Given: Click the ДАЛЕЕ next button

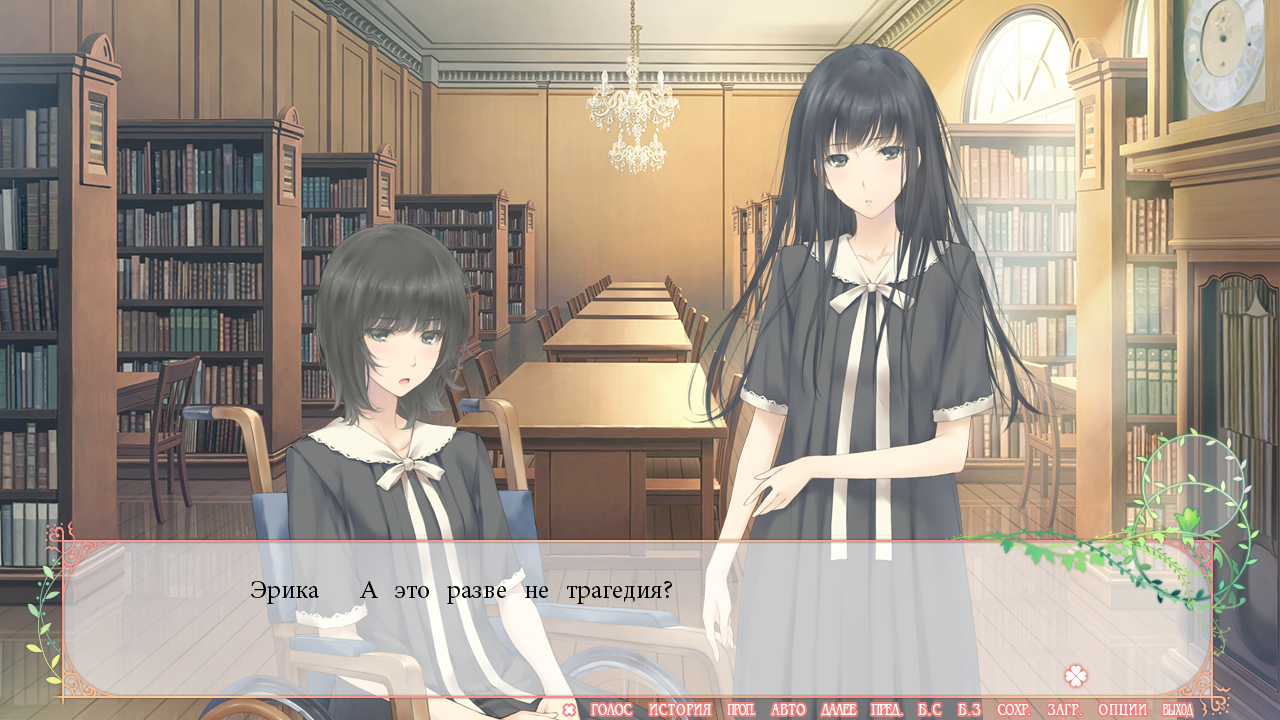Looking at the screenshot, I should pyautogui.click(x=838, y=710).
